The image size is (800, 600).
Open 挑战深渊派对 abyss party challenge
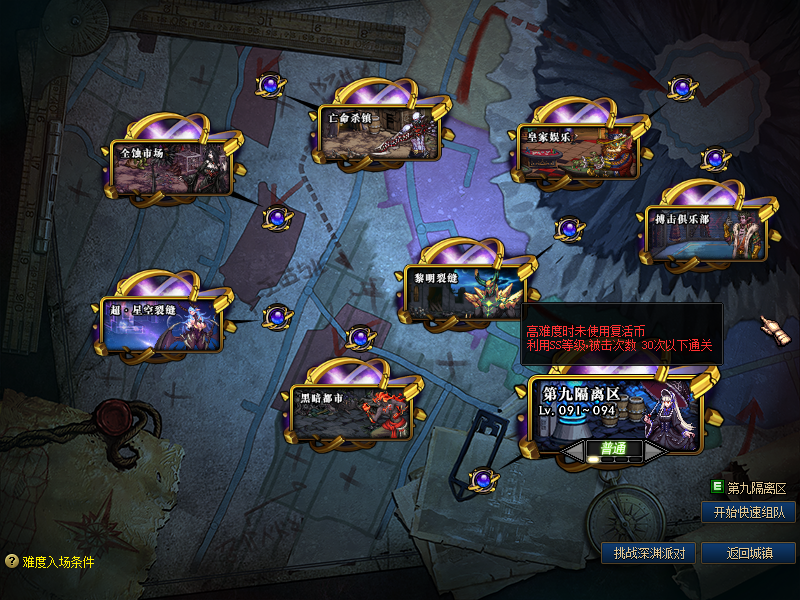[648, 553]
